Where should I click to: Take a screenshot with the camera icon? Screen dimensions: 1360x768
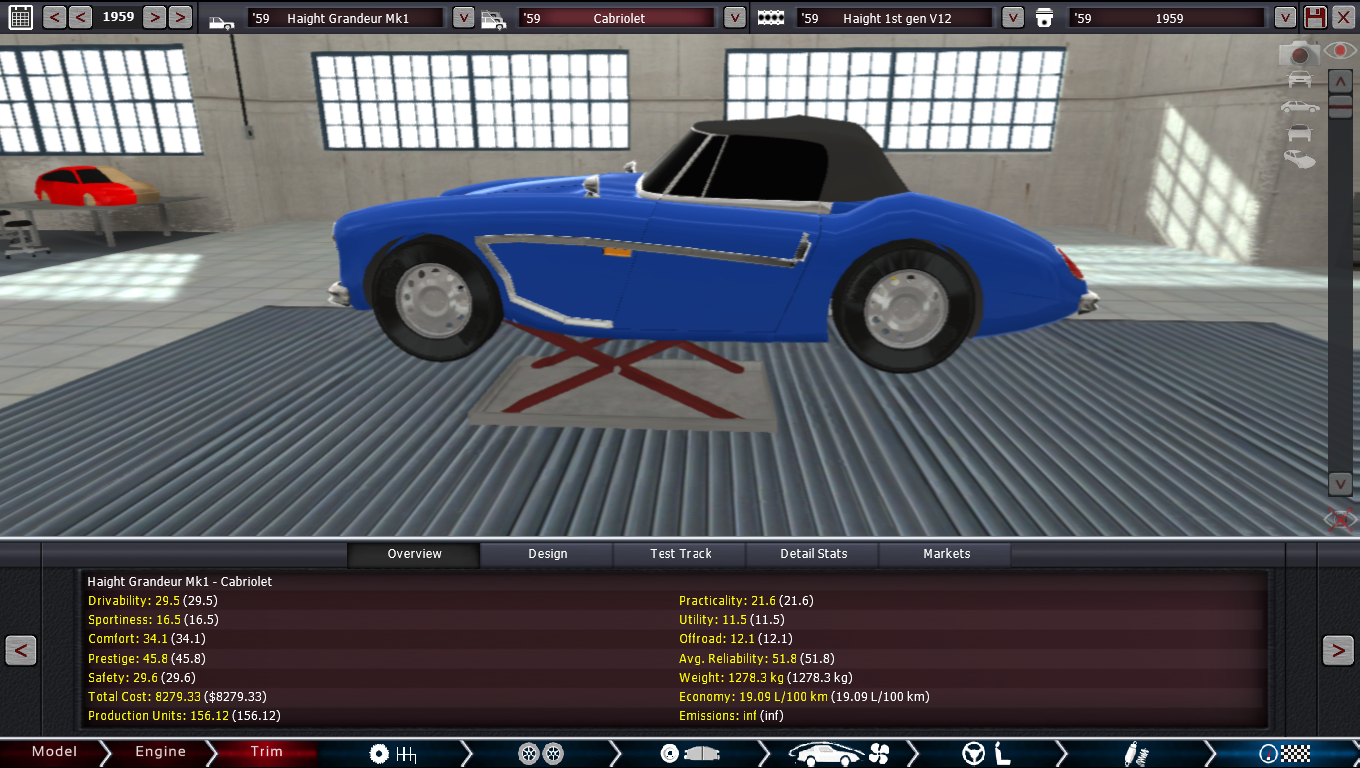tap(1300, 53)
